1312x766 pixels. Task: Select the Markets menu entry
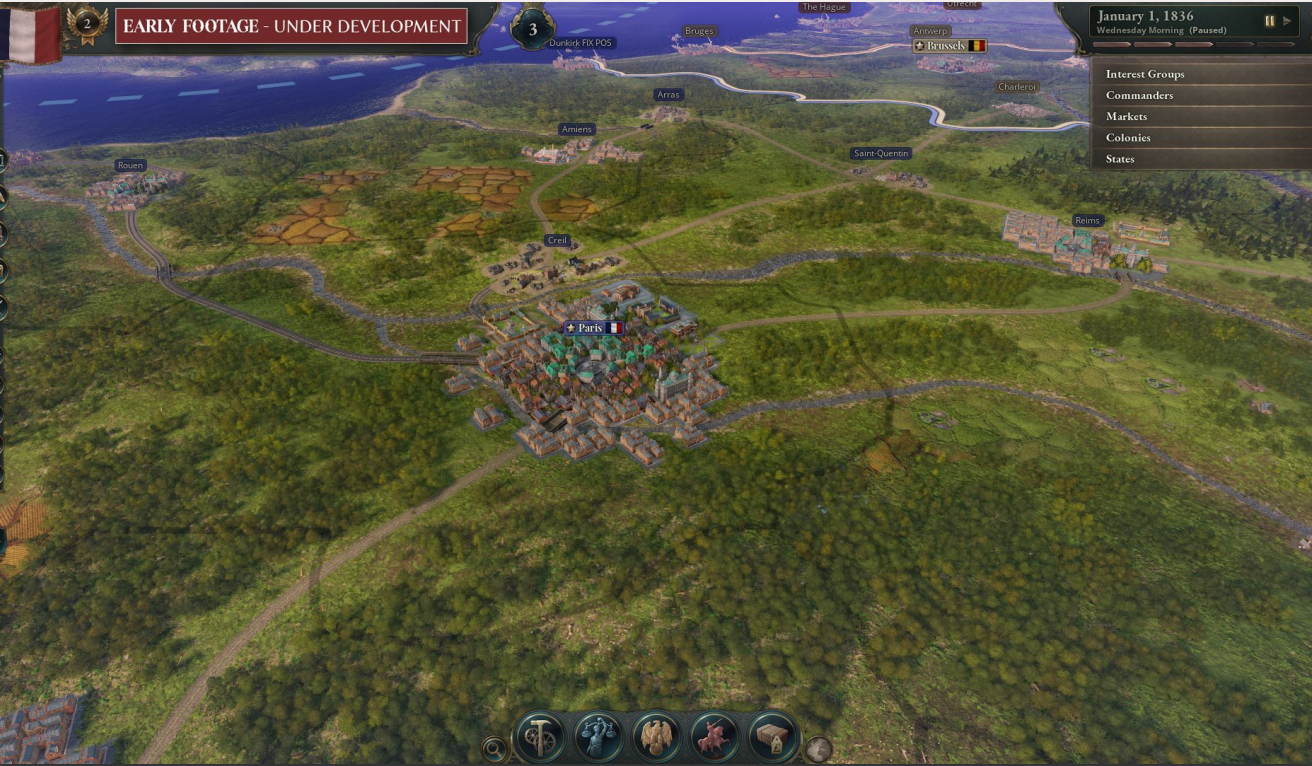click(1126, 116)
